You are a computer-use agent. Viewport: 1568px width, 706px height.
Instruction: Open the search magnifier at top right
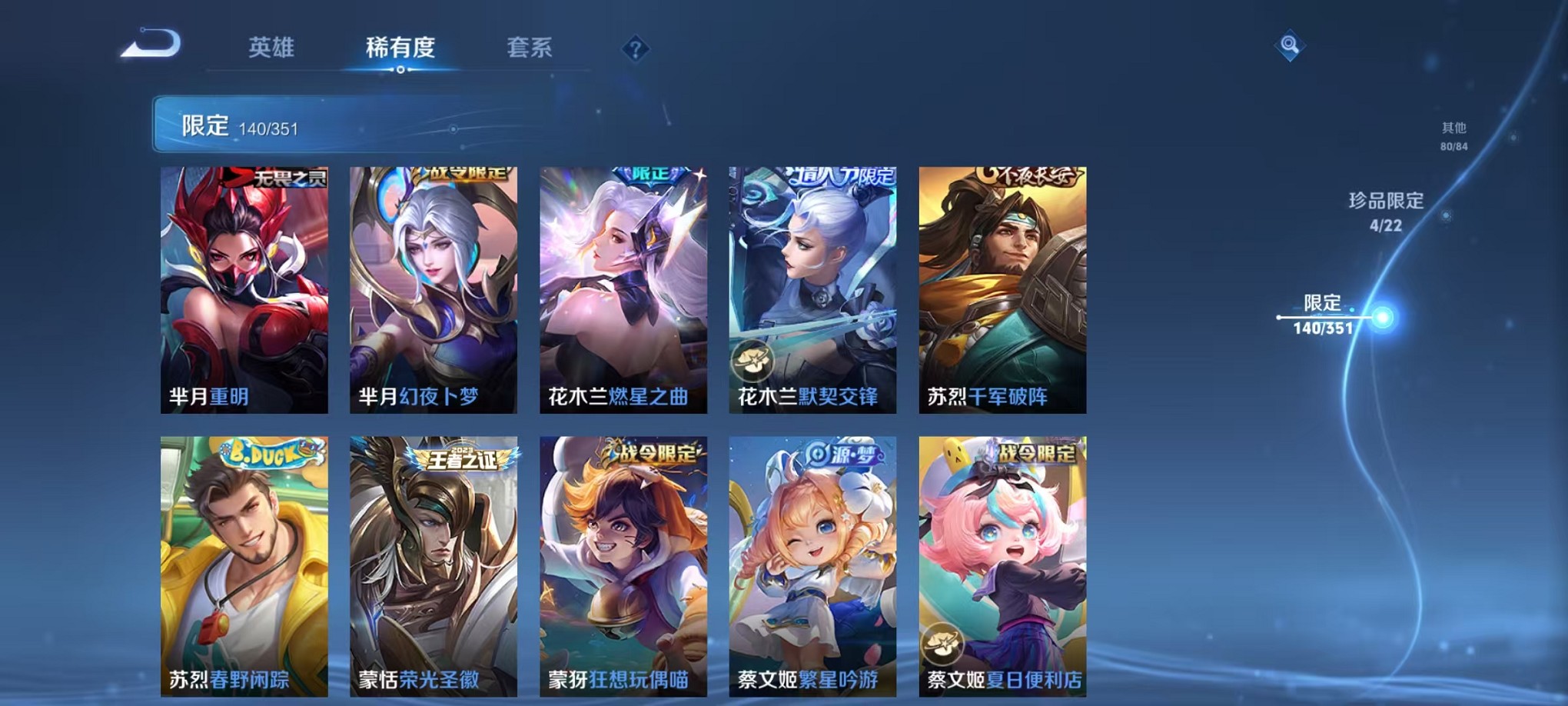(1291, 44)
